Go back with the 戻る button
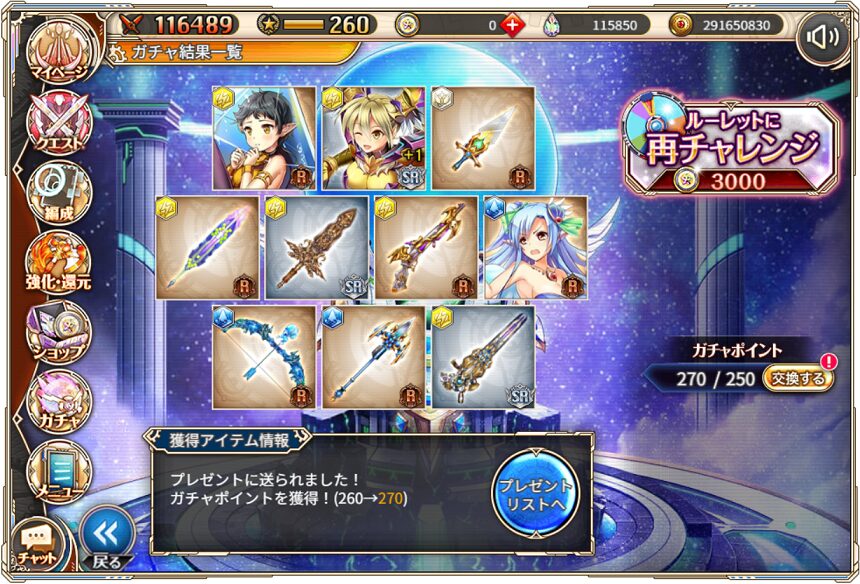This screenshot has width=860, height=584. click(106, 536)
